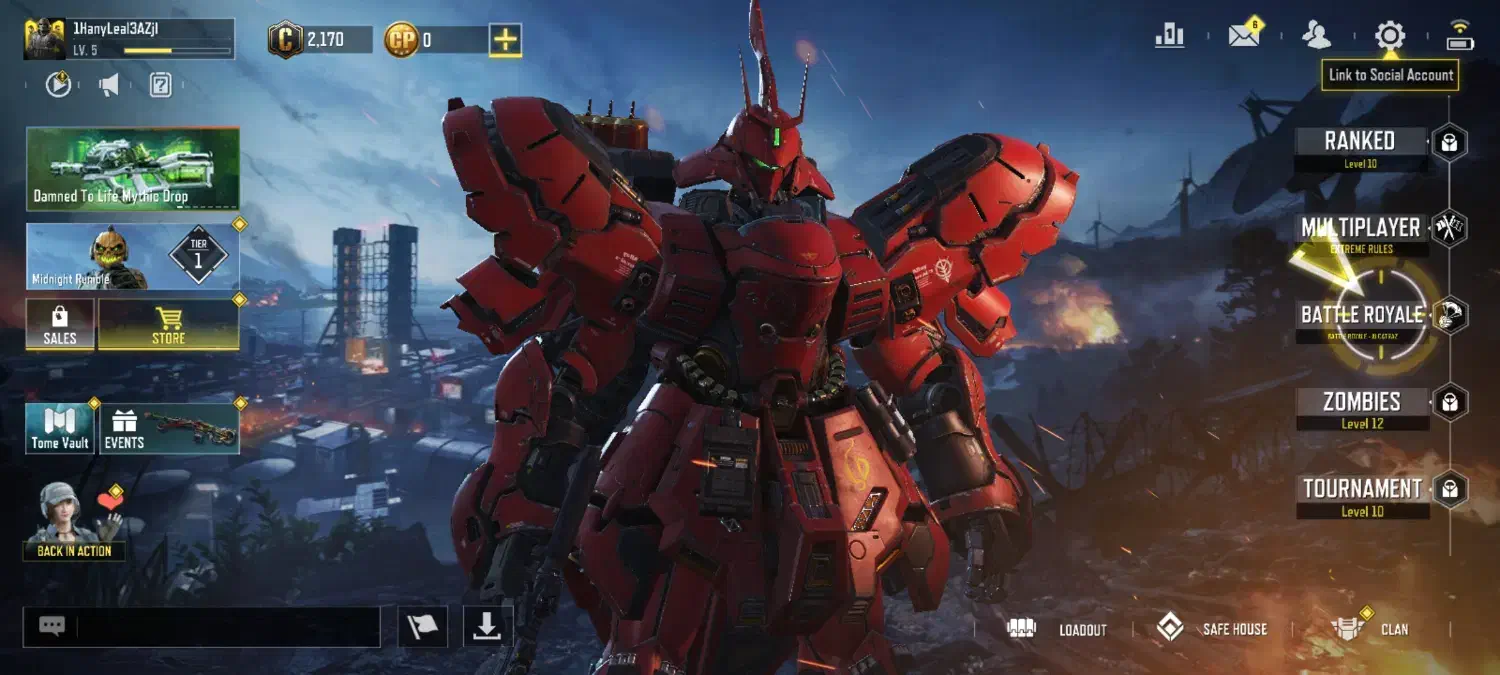Viewport: 1500px width, 675px height.
Task: Show the Events page
Action: tap(169, 428)
